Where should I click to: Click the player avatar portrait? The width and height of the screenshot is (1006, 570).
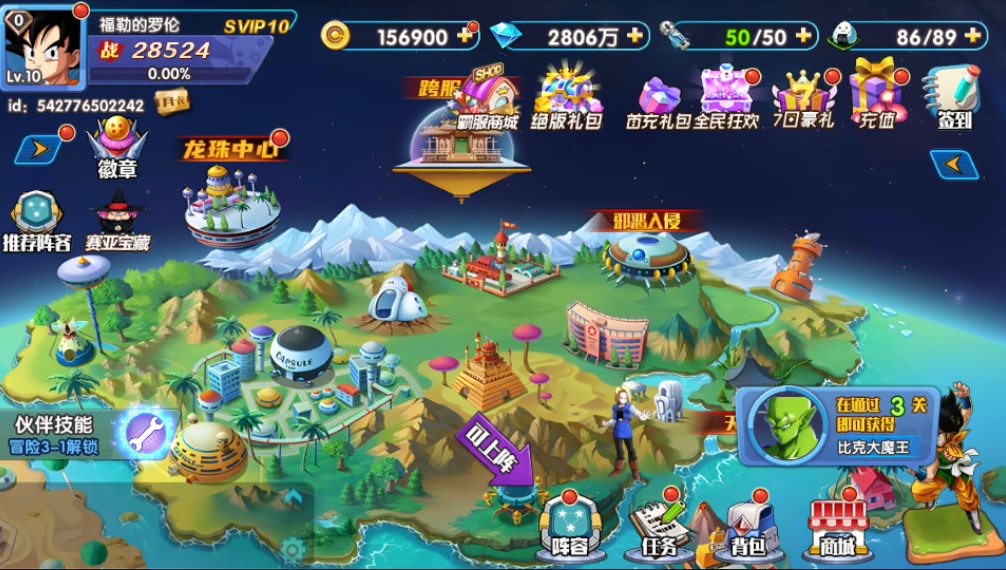43,47
